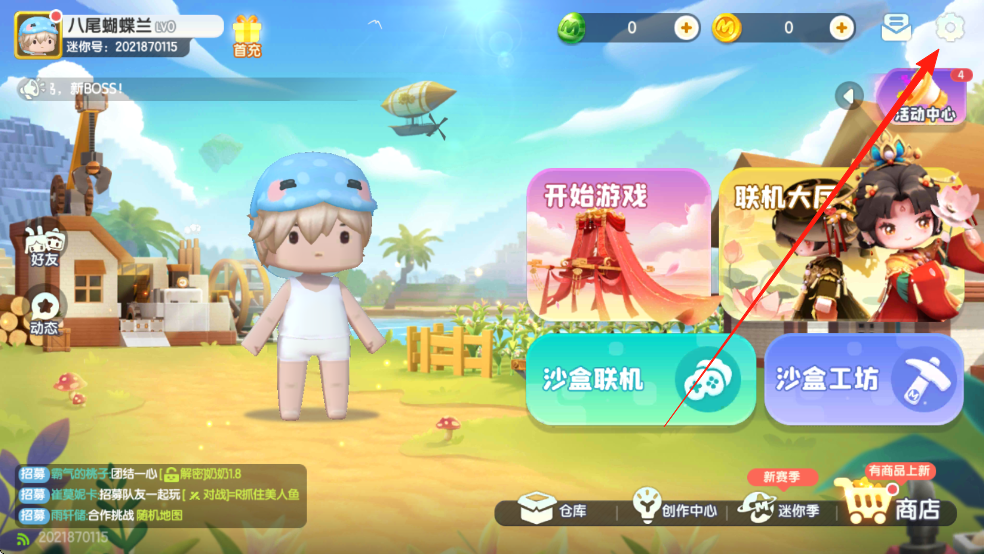The height and width of the screenshot is (554, 984).
Task: Choose the 沙盒联机 sandbox online mode
Action: (x=641, y=380)
